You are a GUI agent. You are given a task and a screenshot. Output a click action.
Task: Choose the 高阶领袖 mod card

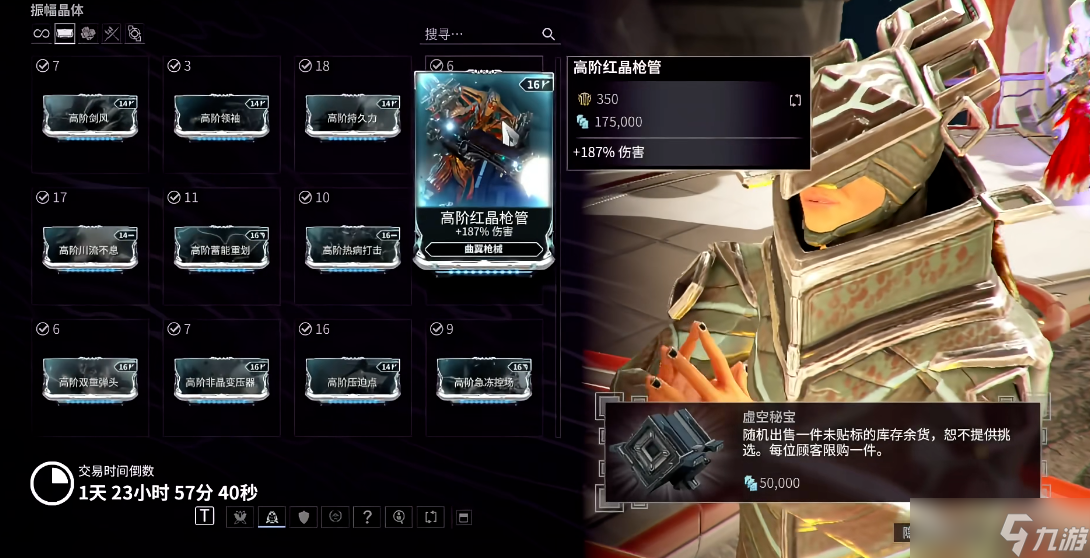[x=221, y=117]
